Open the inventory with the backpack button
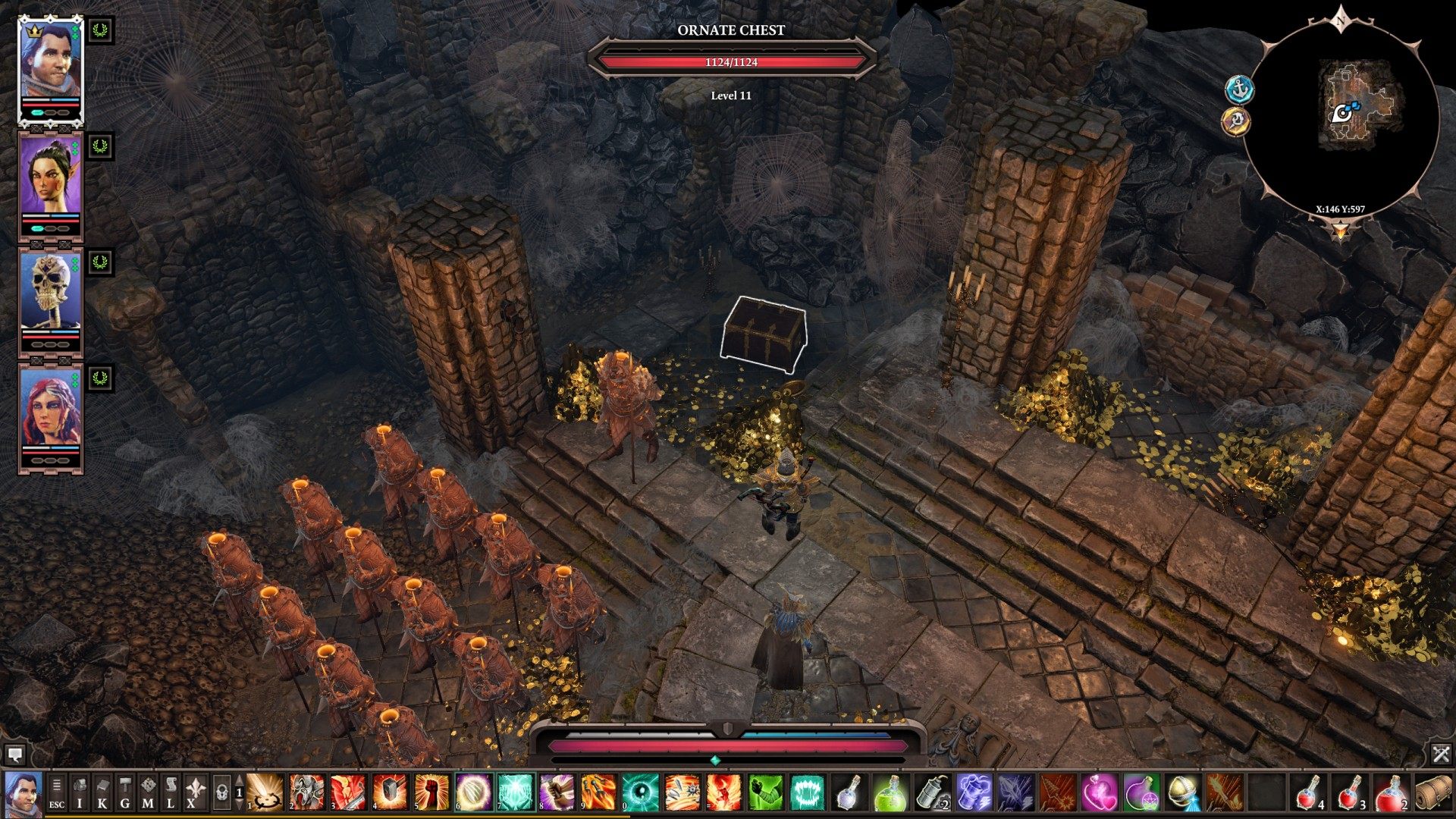The image size is (1456, 819). tap(80, 792)
